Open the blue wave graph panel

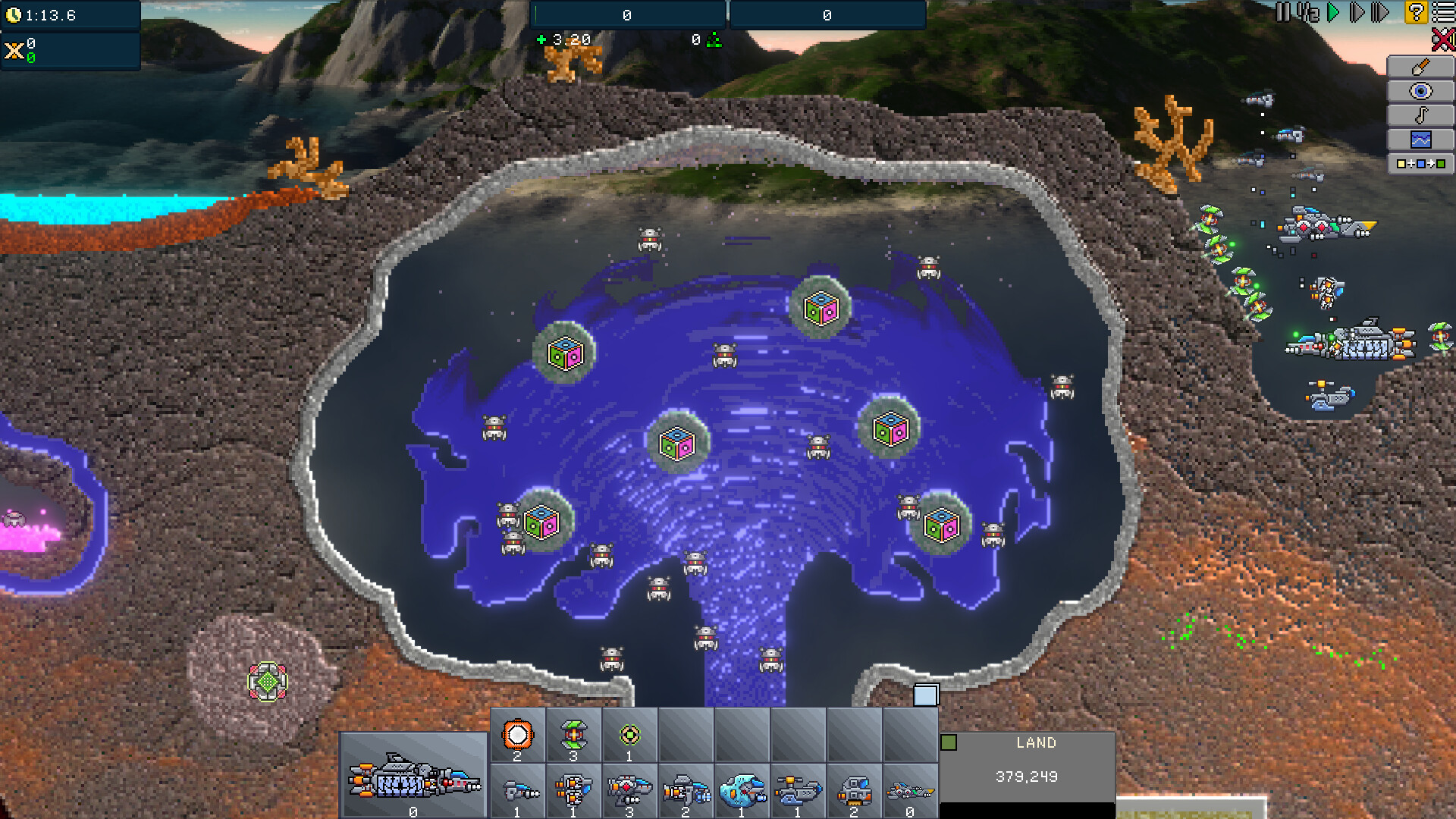tap(1420, 140)
